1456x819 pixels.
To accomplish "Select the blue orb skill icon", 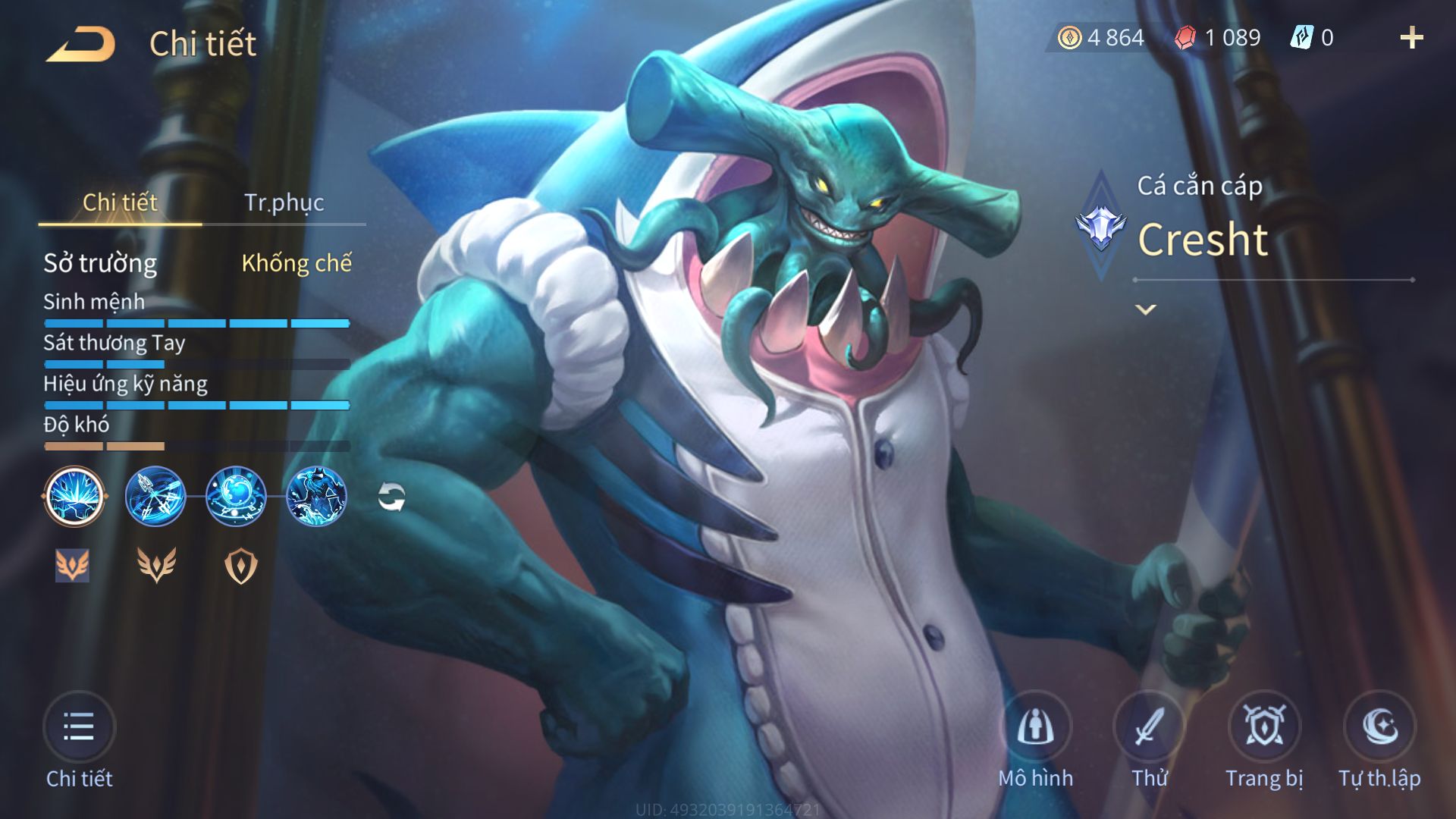I will coord(236,497).
